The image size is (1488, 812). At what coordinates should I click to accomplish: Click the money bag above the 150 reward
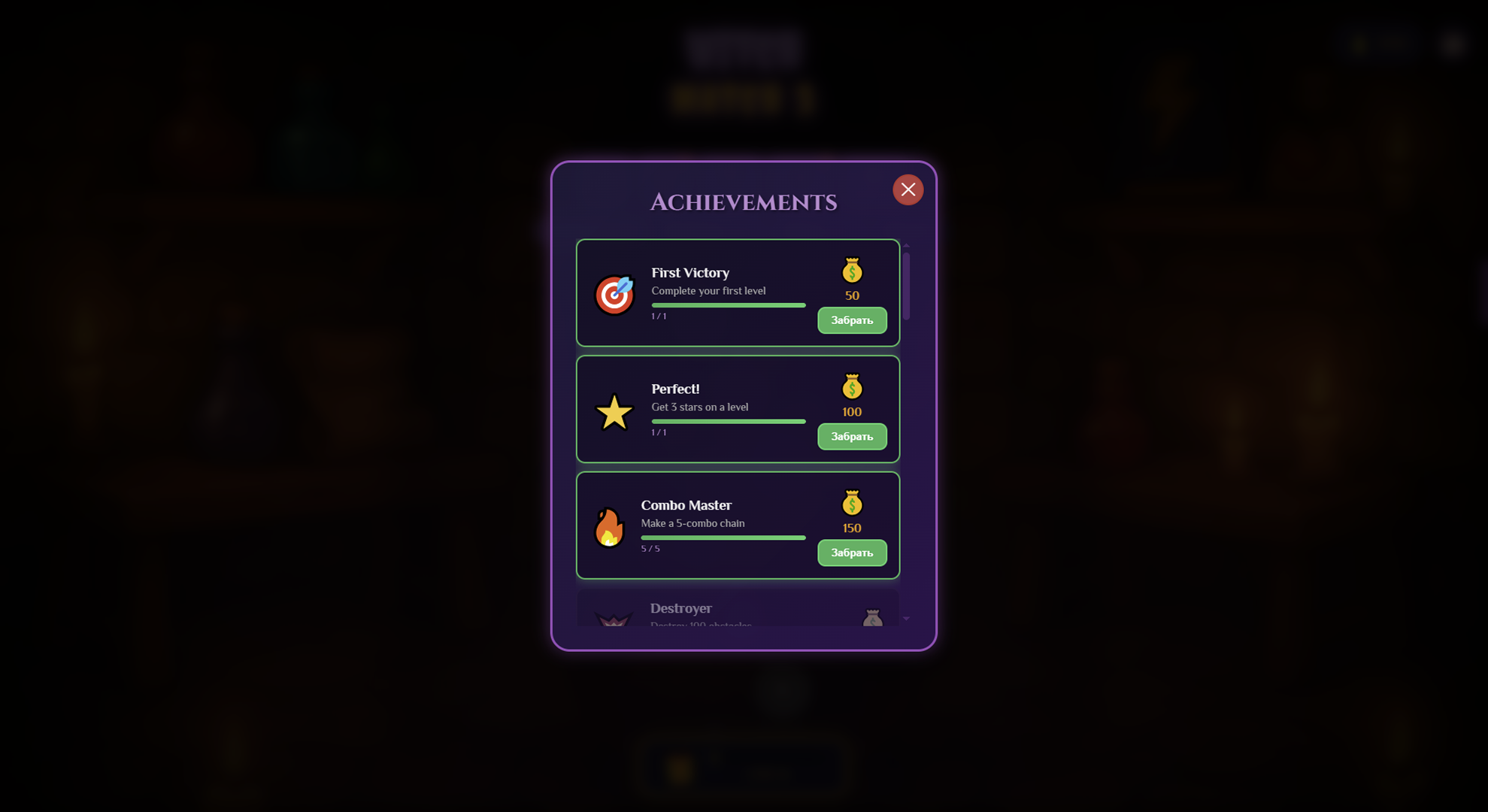click(x=851, y=504)
